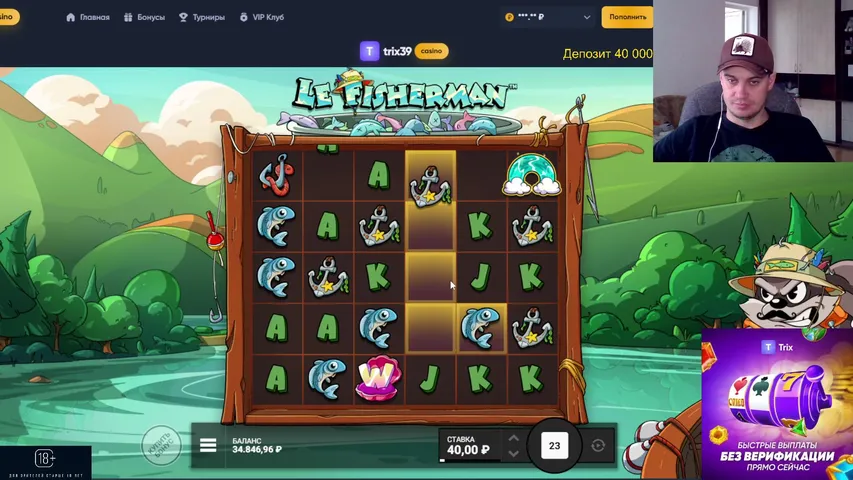
Task: Go to the 'Главная' home page
Action: click(87, 17)
